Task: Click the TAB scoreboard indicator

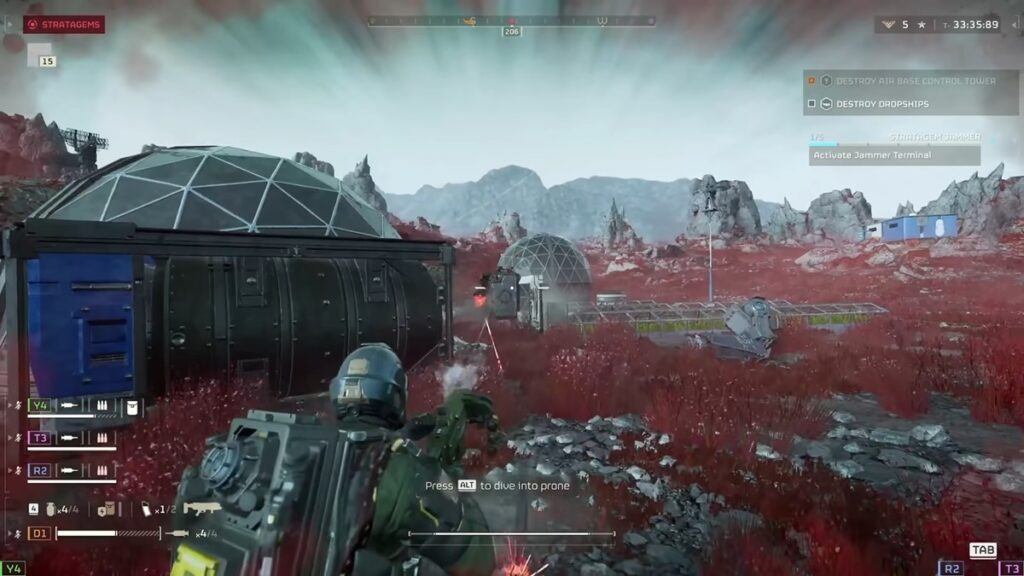Action: click(983, 550)
